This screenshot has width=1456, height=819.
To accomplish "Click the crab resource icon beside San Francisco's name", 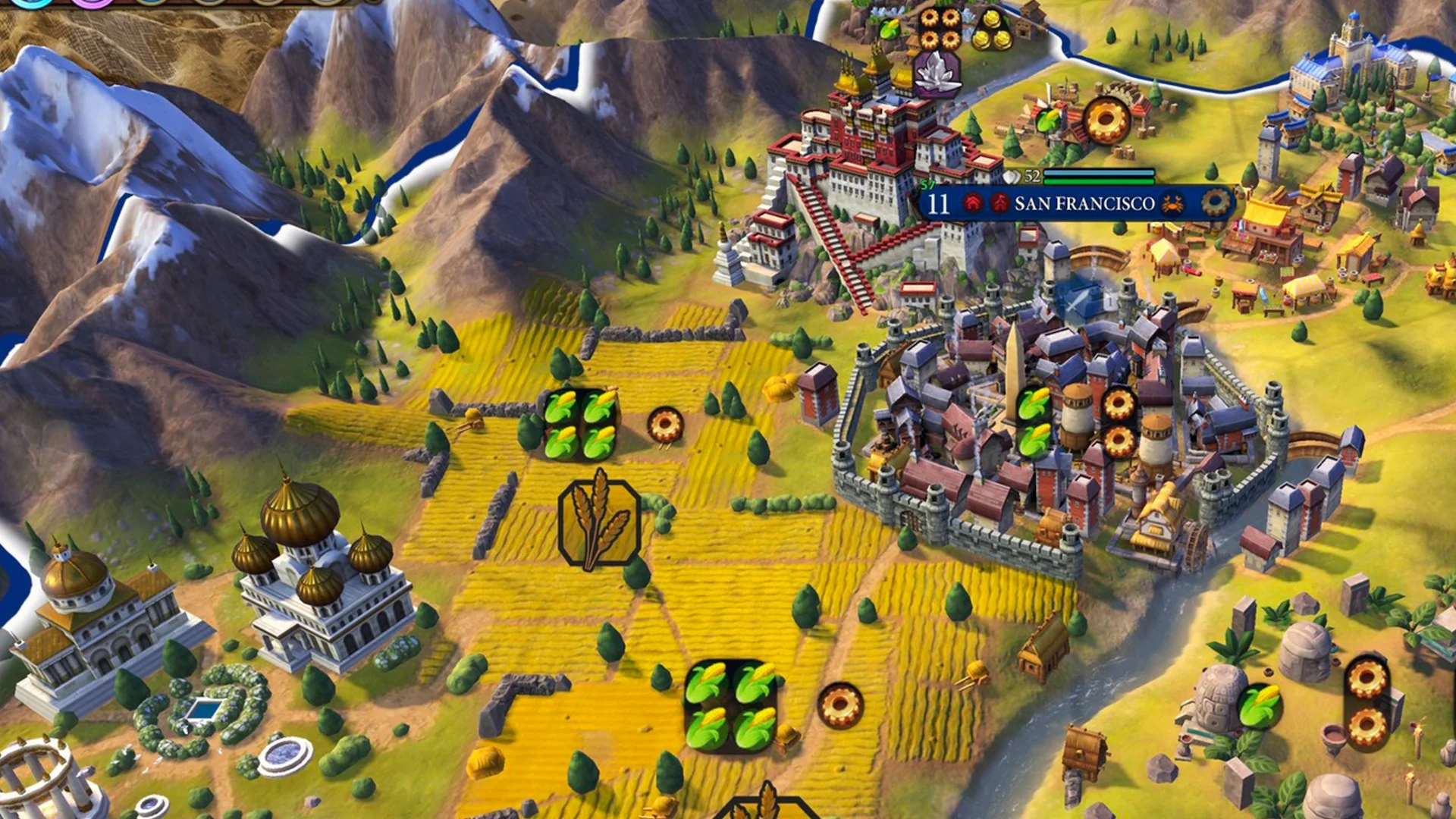I will coord(1172,204).
